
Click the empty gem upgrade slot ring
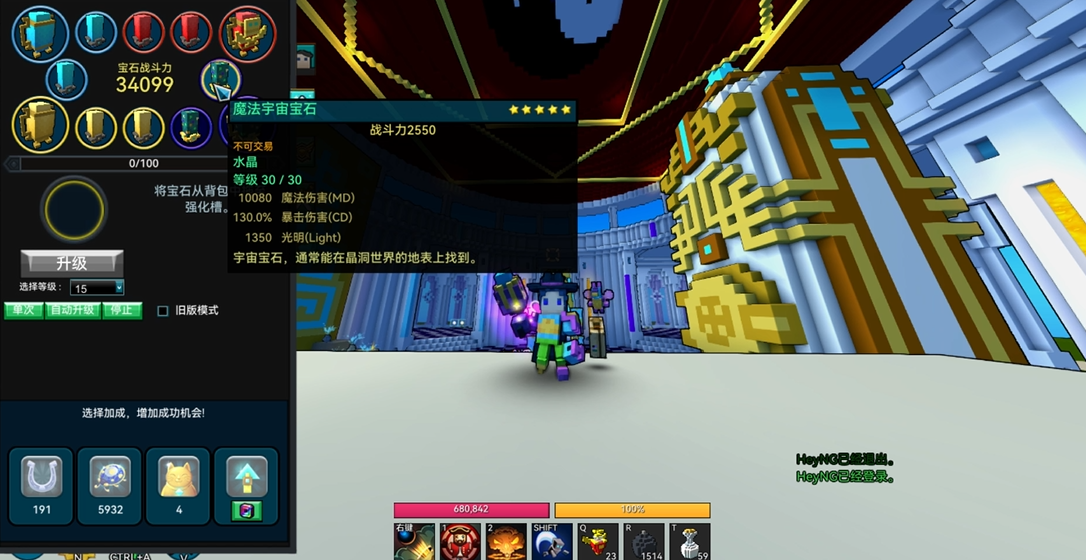tap(73, 209)
